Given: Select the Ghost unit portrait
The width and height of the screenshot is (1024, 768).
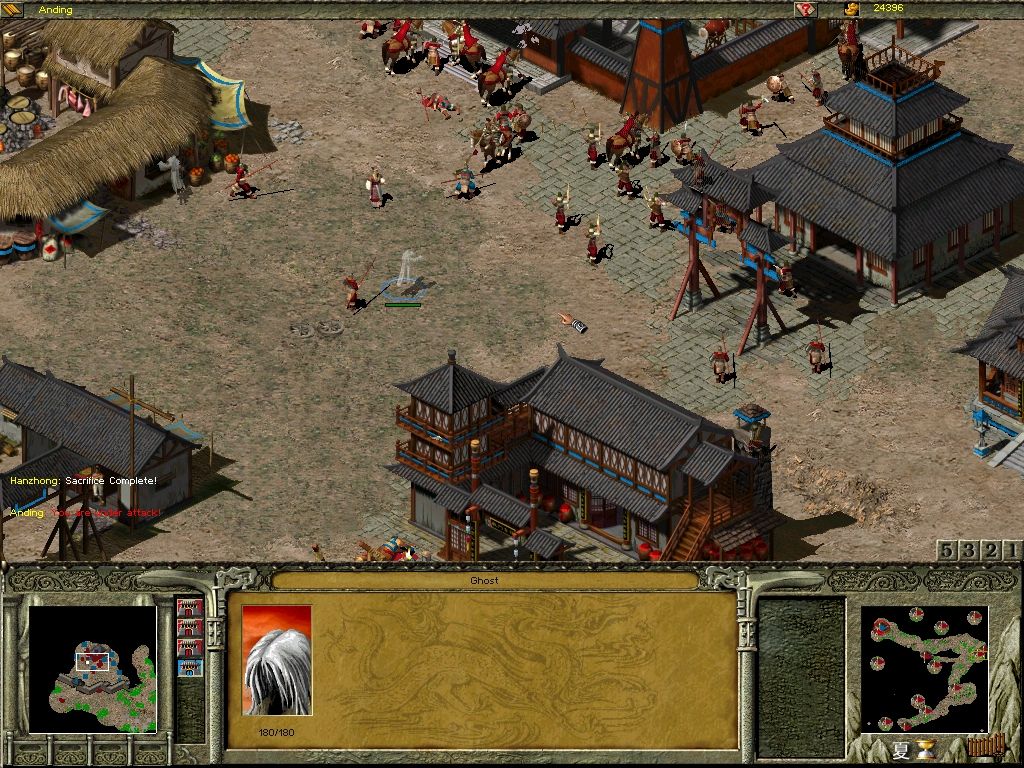Looking at the screenshot, I should coord(277,660).
